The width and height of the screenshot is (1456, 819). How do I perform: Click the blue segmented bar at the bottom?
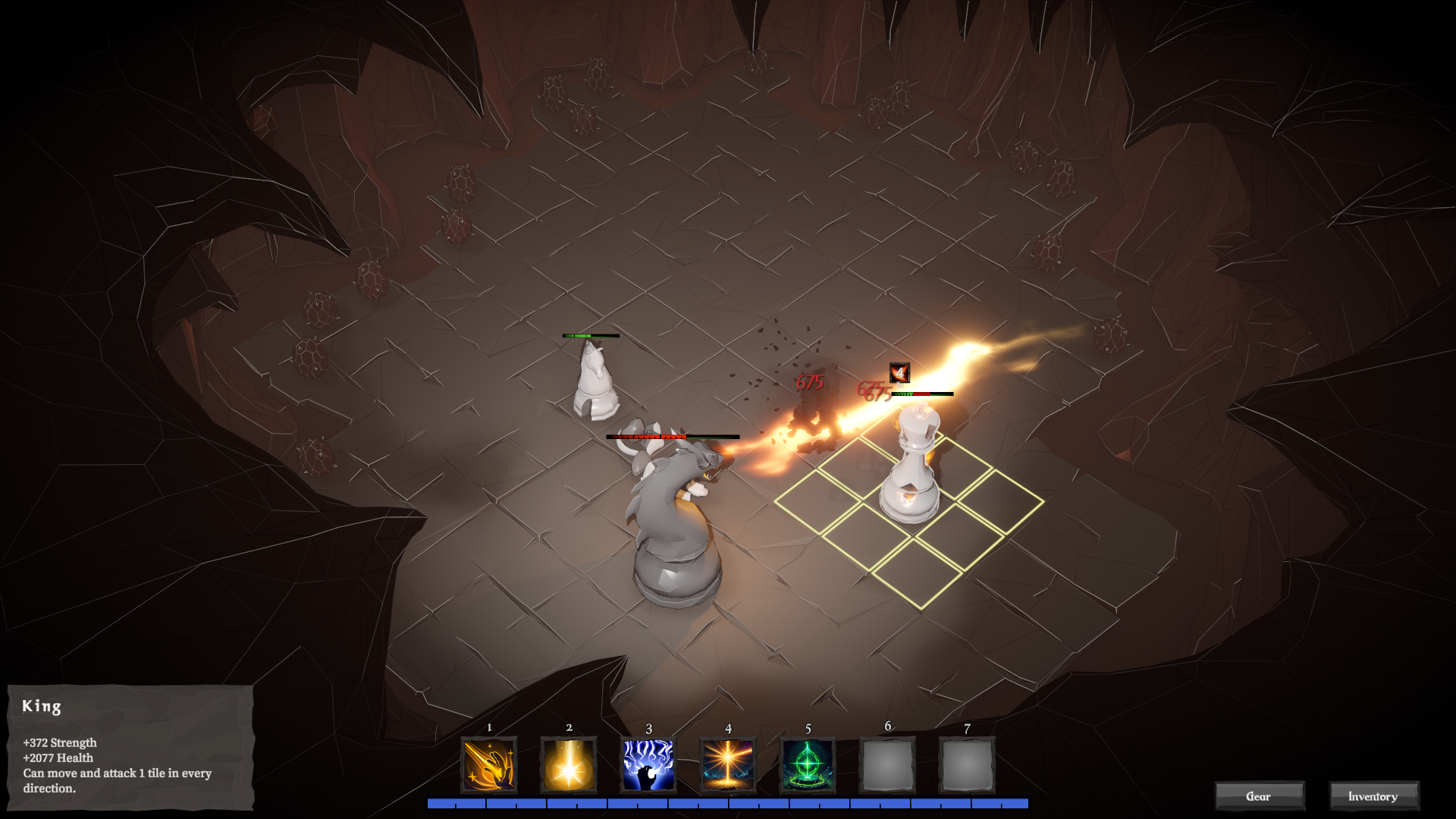[728, 802]
